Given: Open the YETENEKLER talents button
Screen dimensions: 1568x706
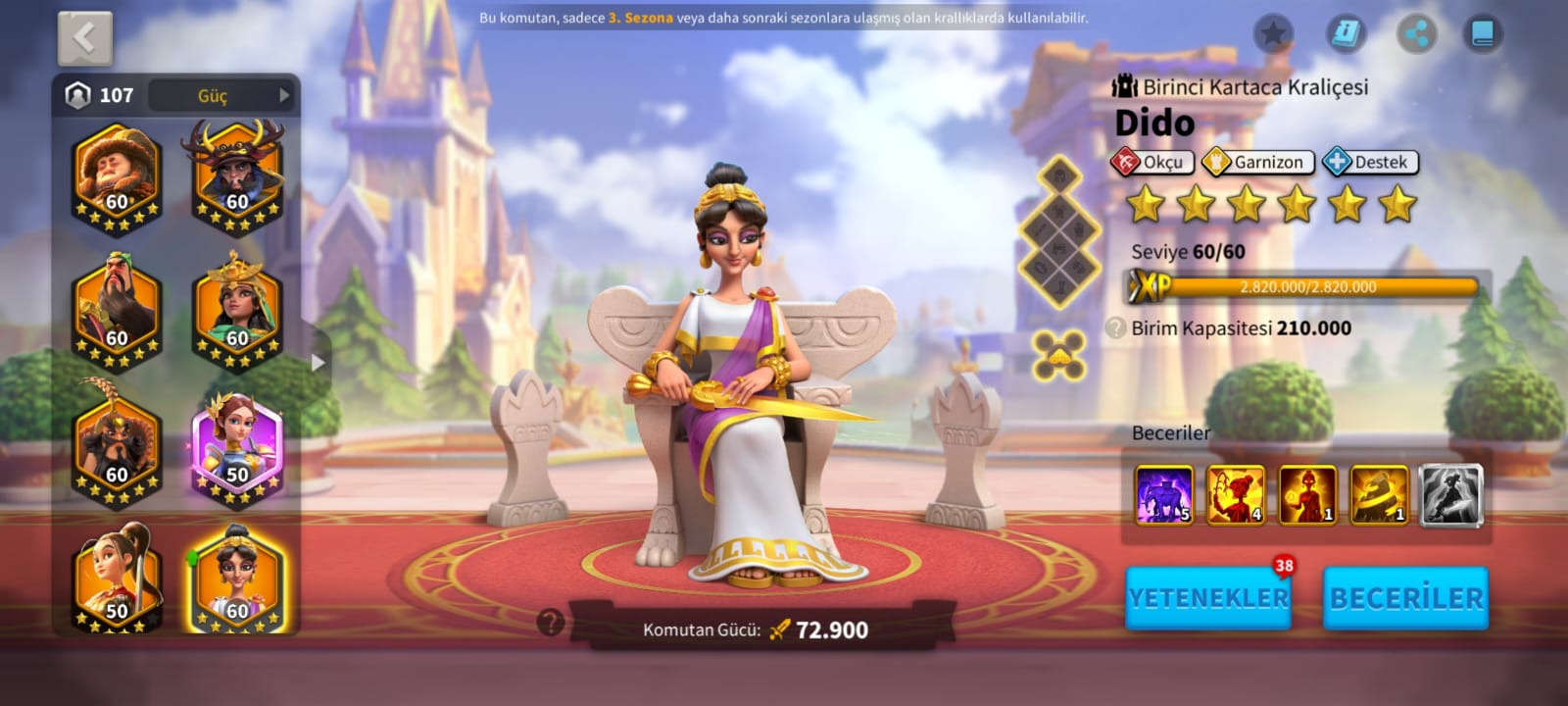Looking at the screenshot, I should tap(1207, 597).
